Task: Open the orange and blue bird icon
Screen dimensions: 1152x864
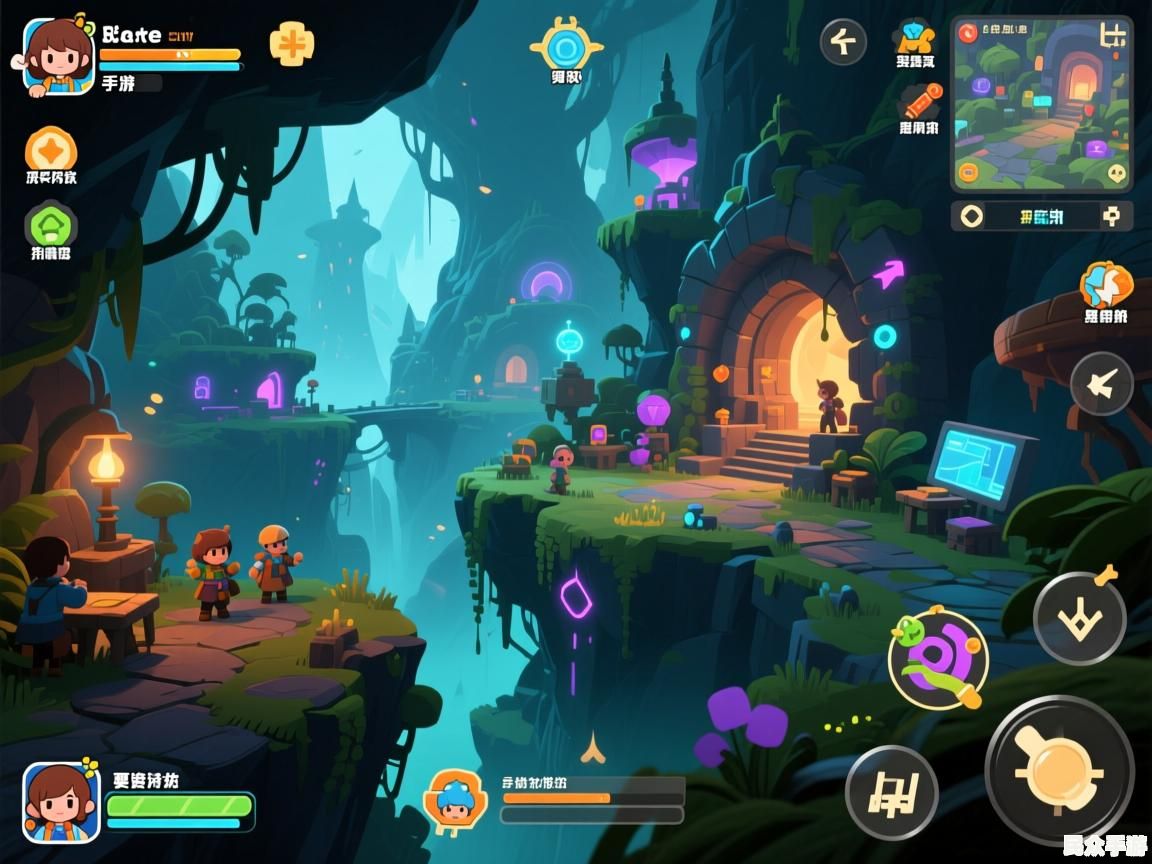Action: coord(1105,285)
